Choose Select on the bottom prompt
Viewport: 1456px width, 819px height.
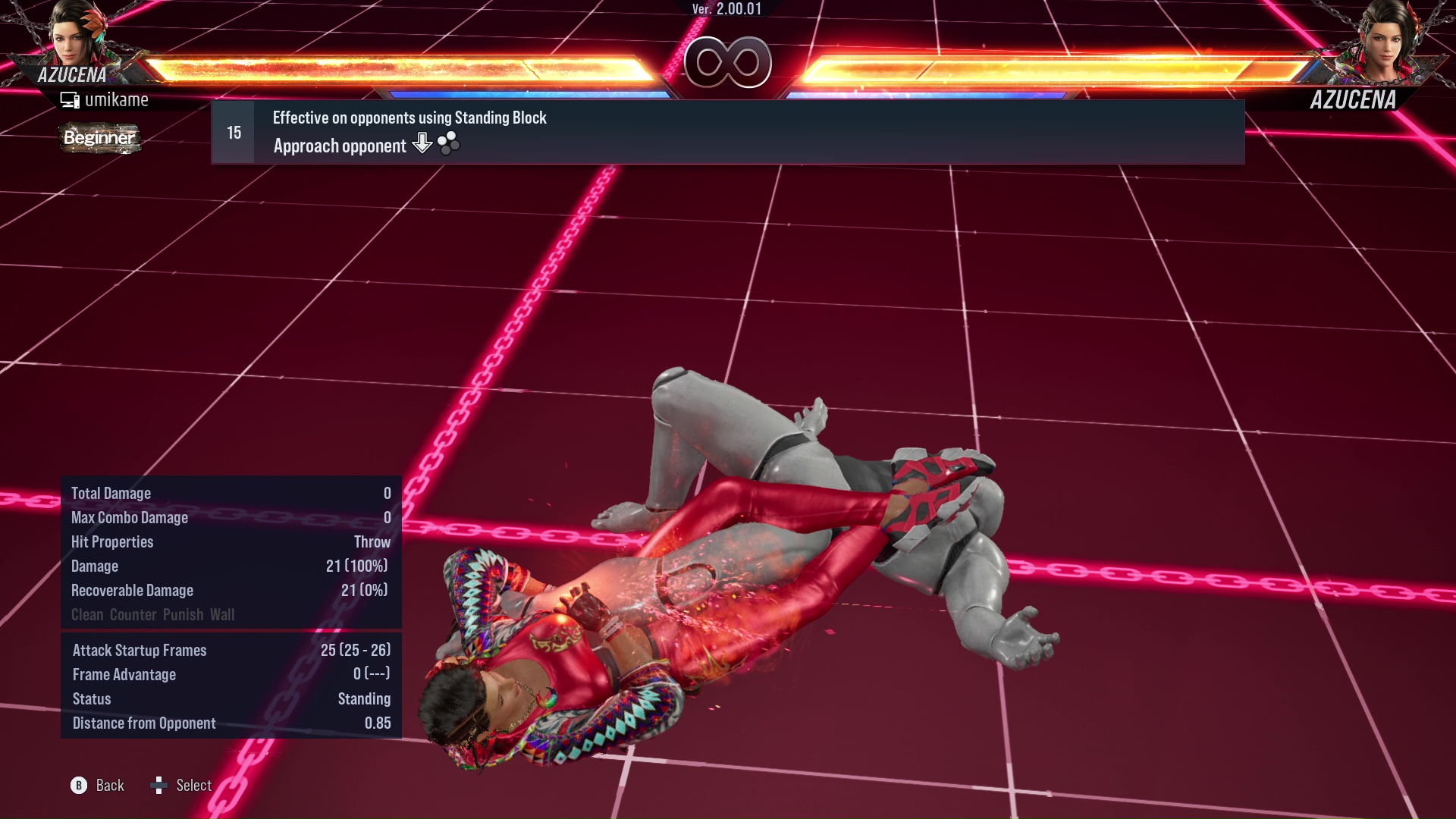click(194, 785)
